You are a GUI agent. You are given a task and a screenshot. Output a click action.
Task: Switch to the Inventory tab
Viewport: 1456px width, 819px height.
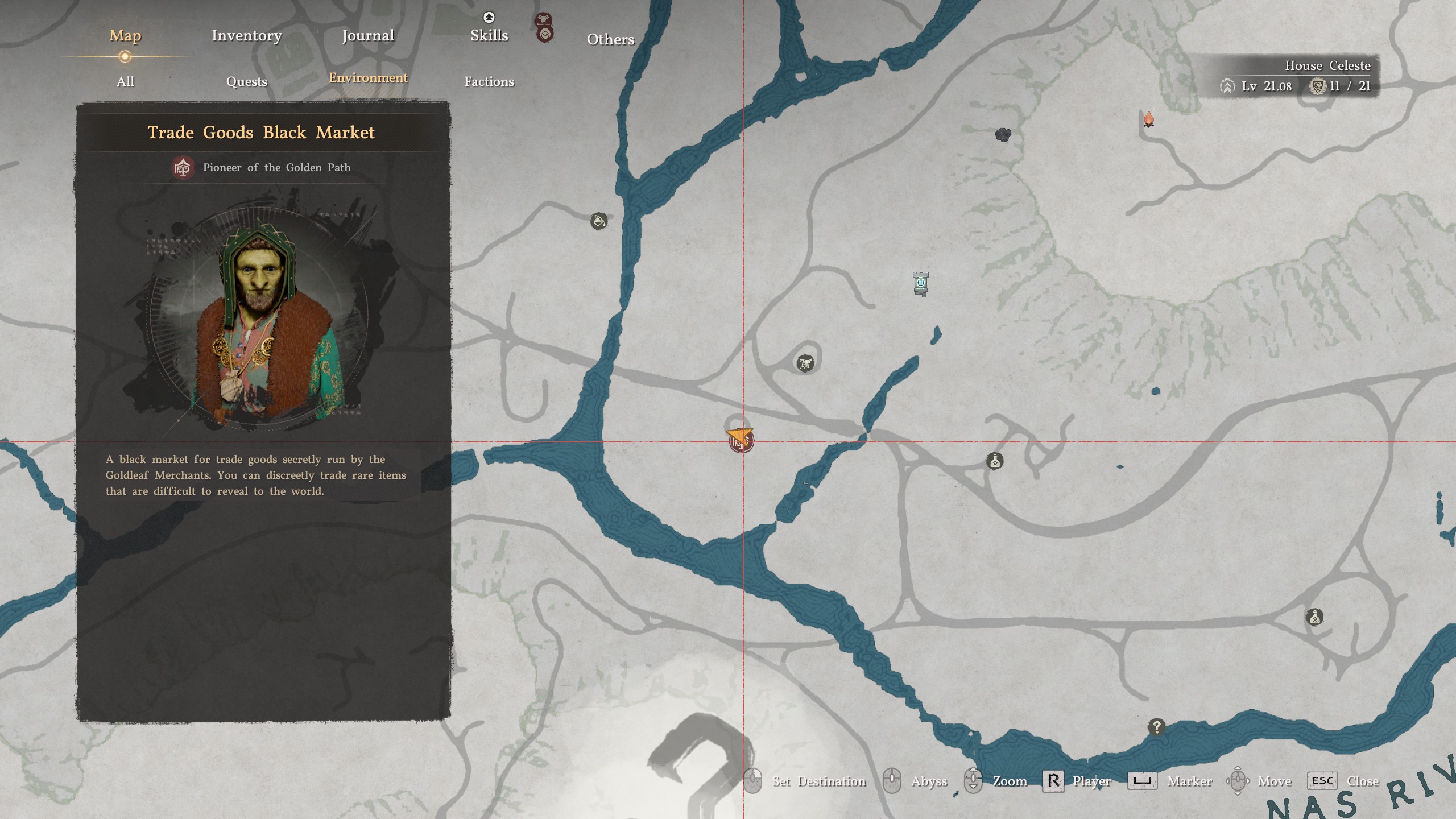click(246, 35)
